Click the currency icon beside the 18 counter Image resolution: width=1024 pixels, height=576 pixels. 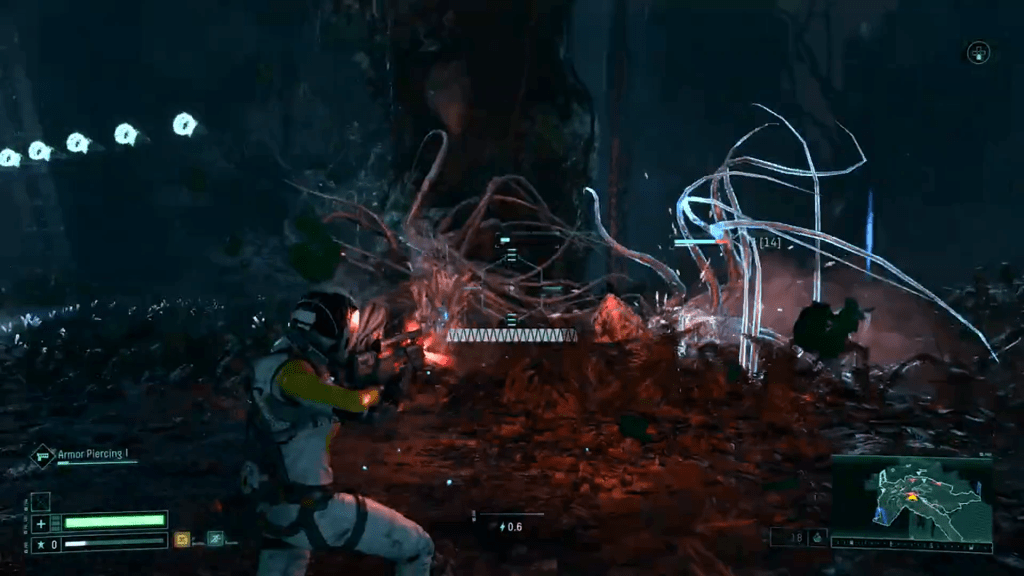[816, 537]
